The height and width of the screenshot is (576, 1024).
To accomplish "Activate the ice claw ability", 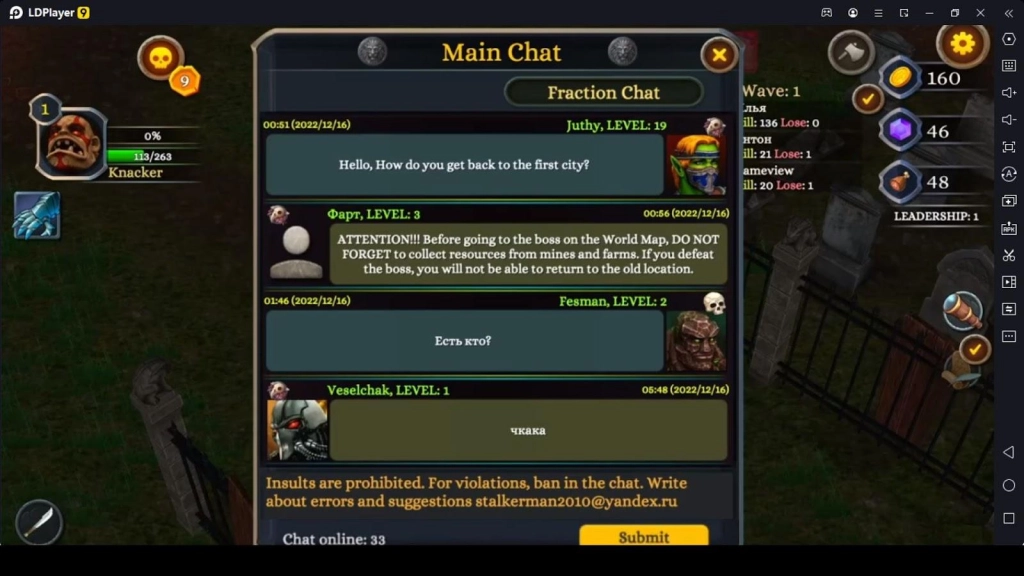I will 37,215.
